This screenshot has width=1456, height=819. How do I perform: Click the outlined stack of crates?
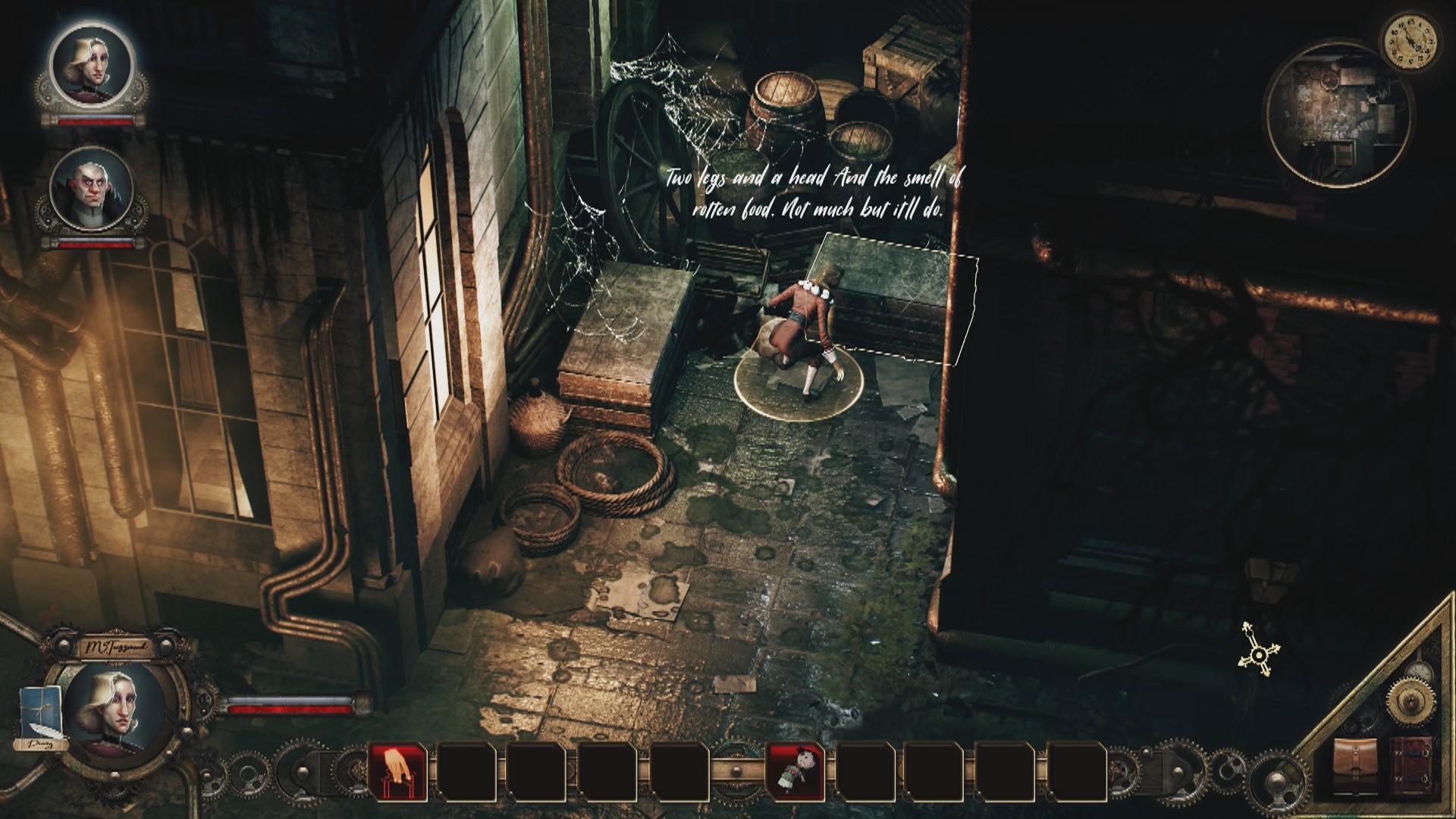pyautogui.click(x=895, y=296)
